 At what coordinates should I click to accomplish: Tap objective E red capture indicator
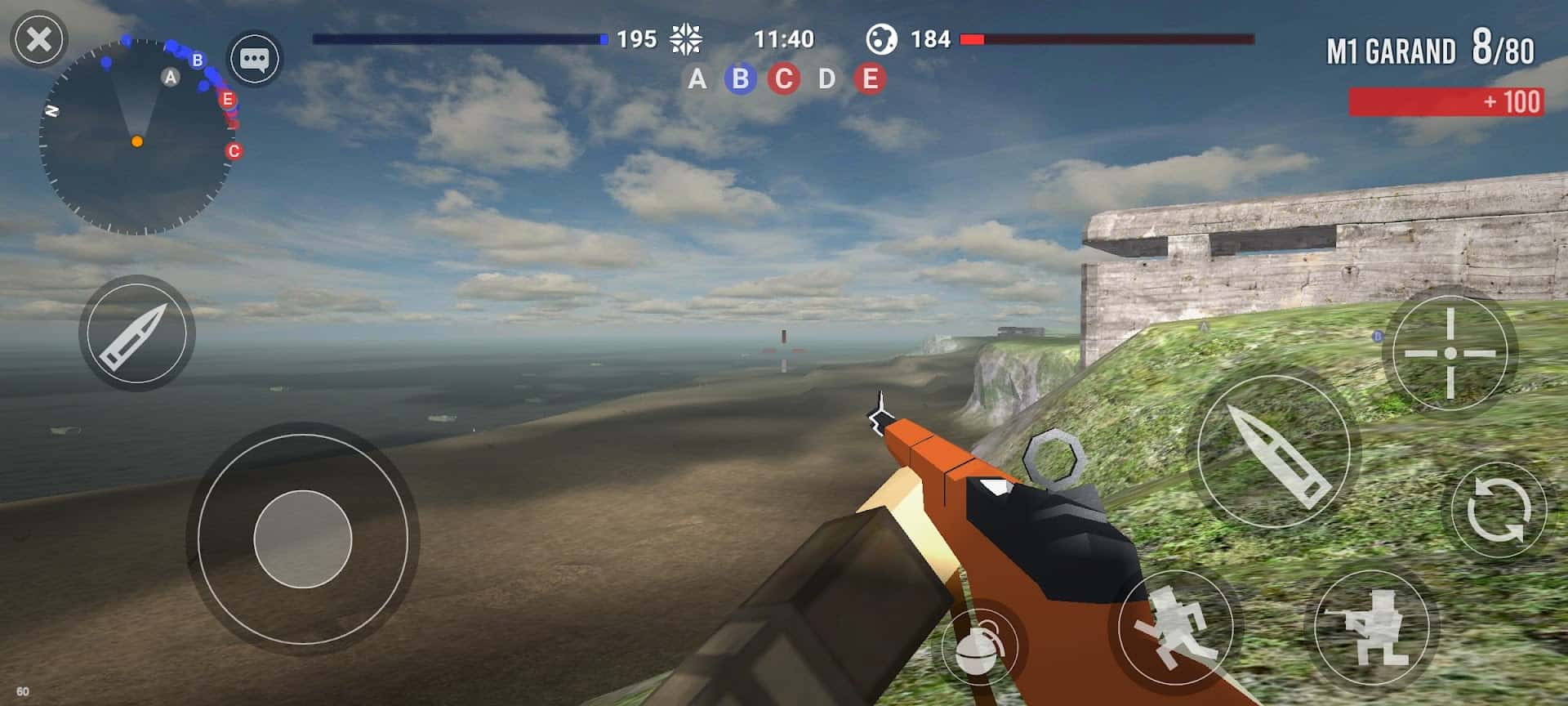[x=870, y=79]
